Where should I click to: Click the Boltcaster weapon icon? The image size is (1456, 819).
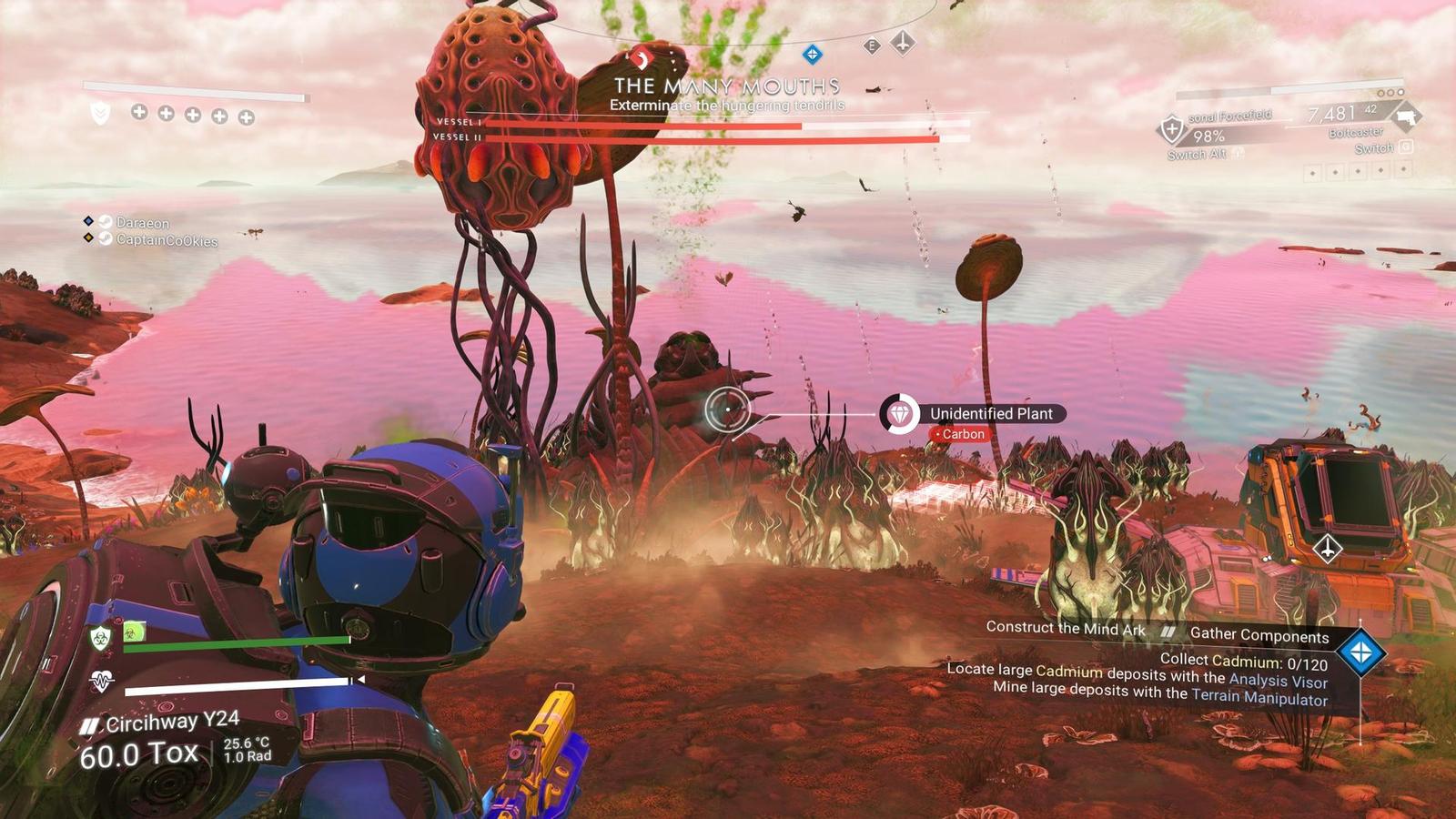pyautogui.click(x=1407, y=116)
